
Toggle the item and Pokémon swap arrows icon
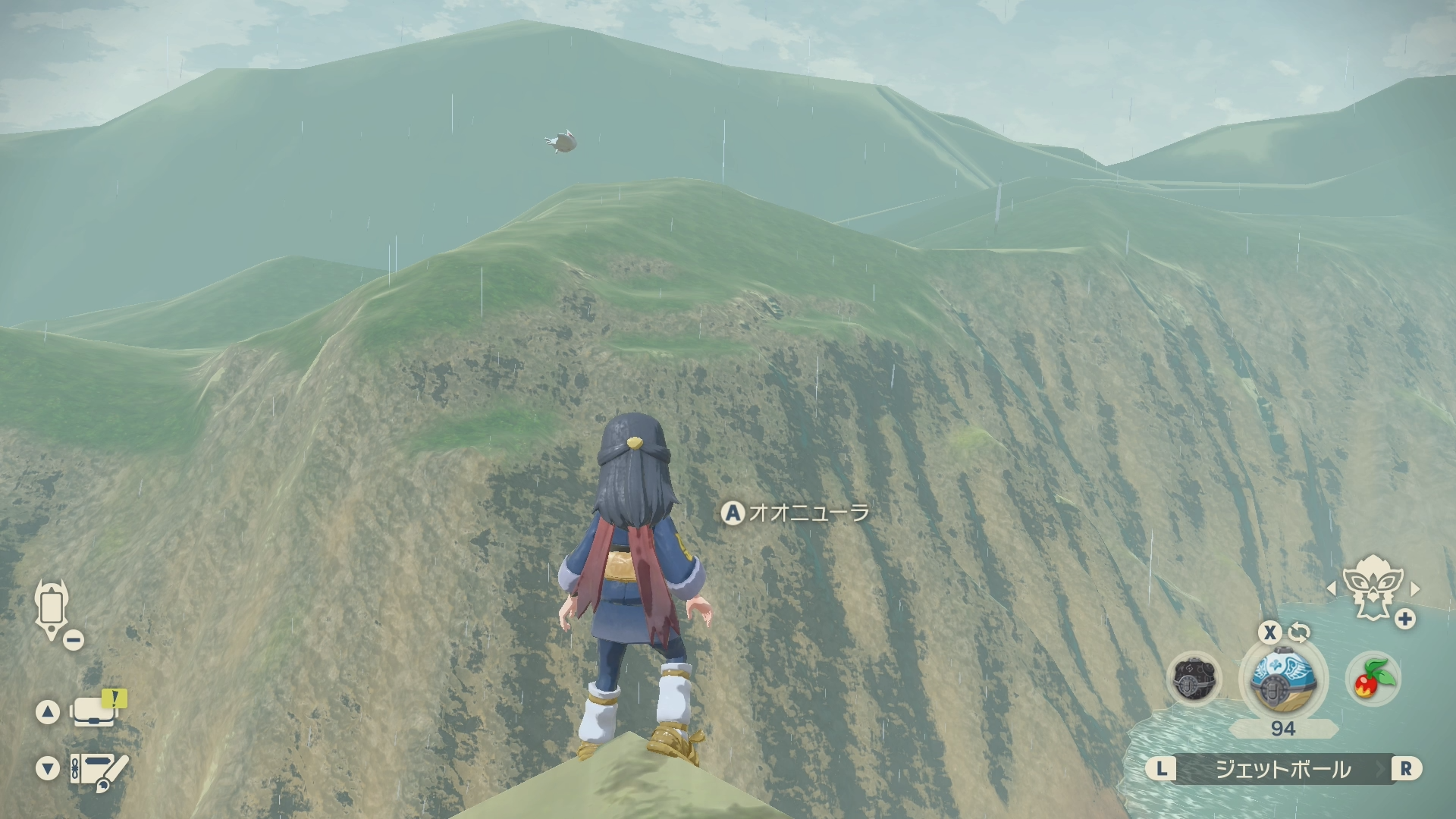tap(1299, 632)
